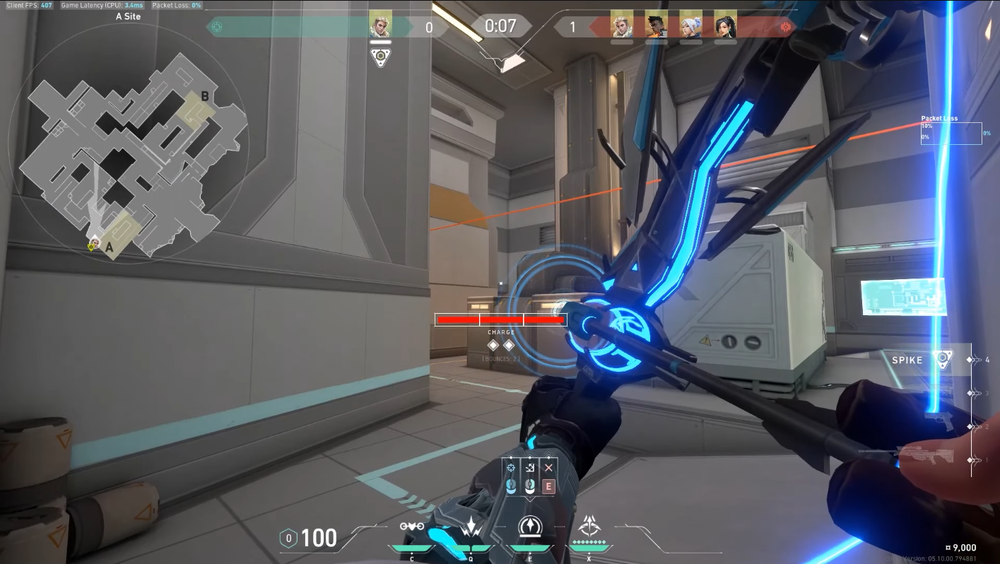The width and height of the screenshot is (1000, 564).
Task: Choose the primary rifle in the weapon list
Action: coord(925,456)
